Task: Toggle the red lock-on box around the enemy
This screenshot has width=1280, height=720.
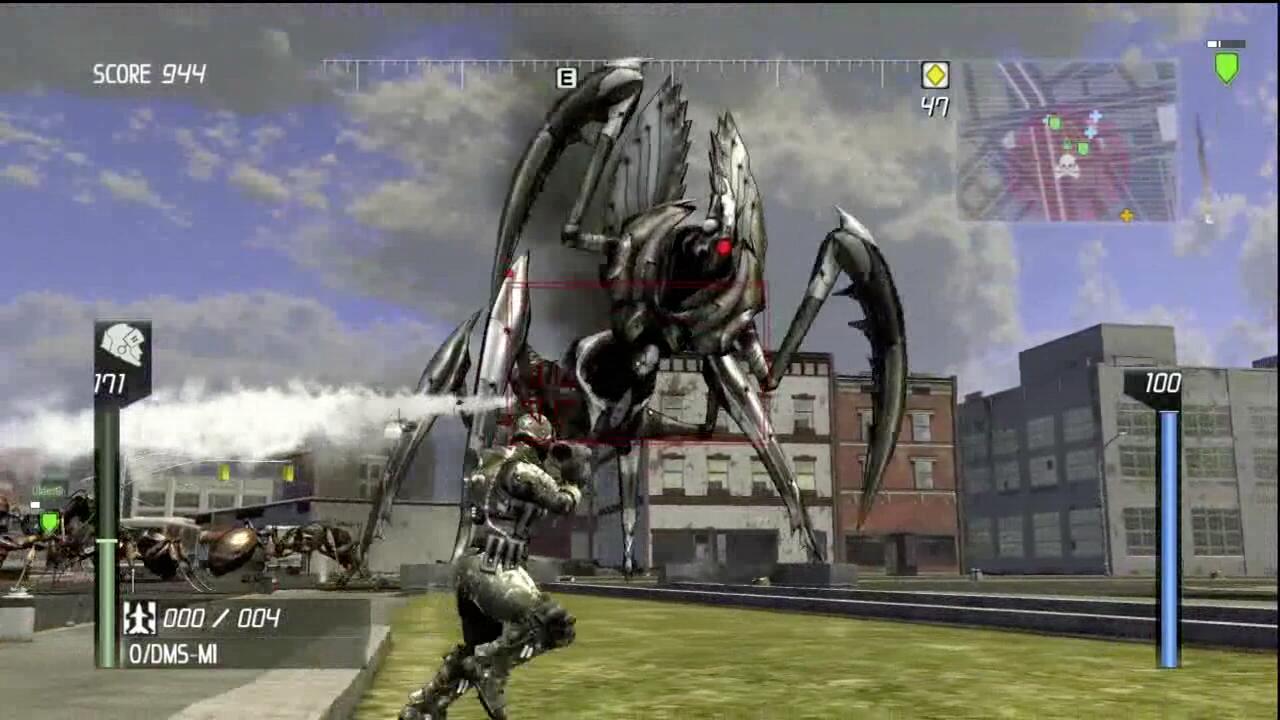Action: (x=635, y=350)
